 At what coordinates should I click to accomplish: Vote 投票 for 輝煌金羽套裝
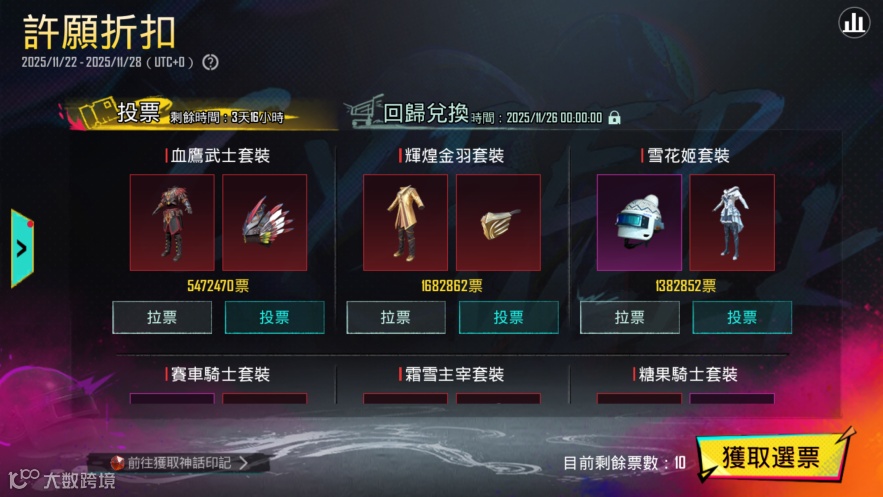click(508, 317)
